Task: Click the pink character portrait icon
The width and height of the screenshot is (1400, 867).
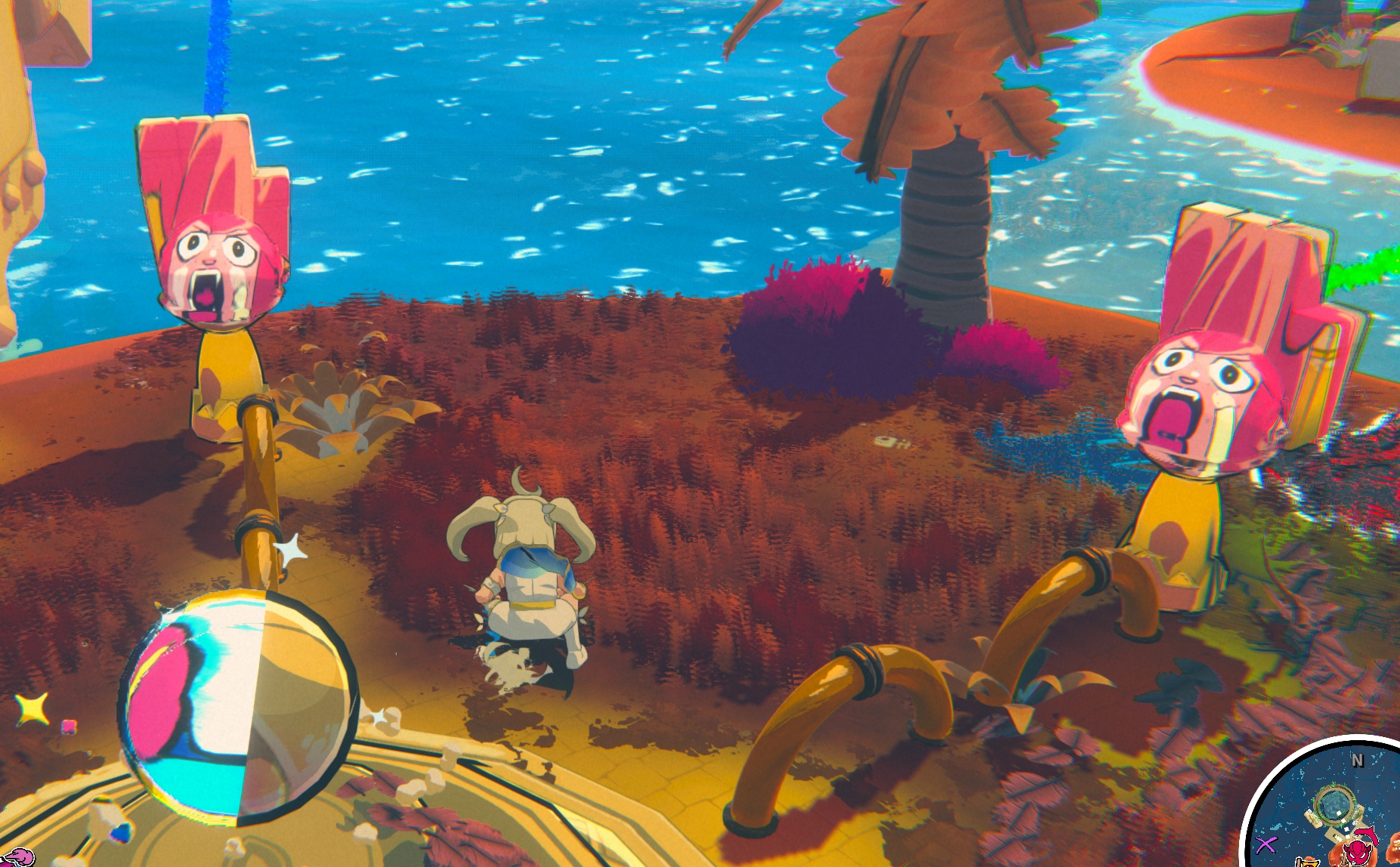Action: [19, 857]
